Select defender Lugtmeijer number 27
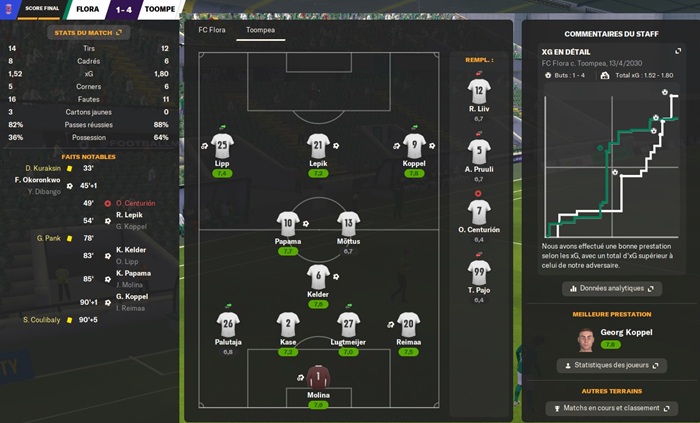 click(350, 324)
